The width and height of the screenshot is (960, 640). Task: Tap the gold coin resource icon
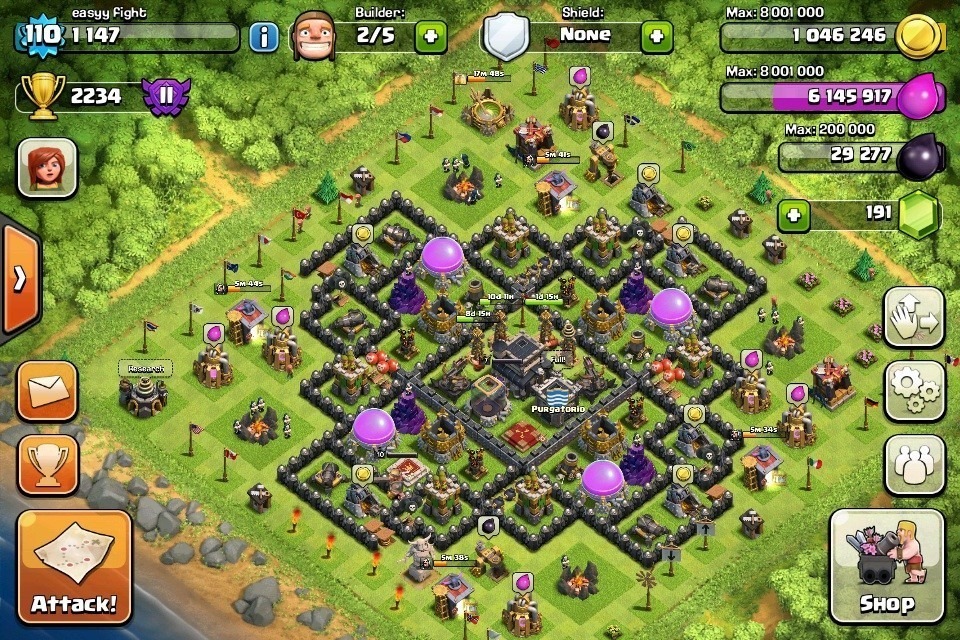(x=916, y=37)
